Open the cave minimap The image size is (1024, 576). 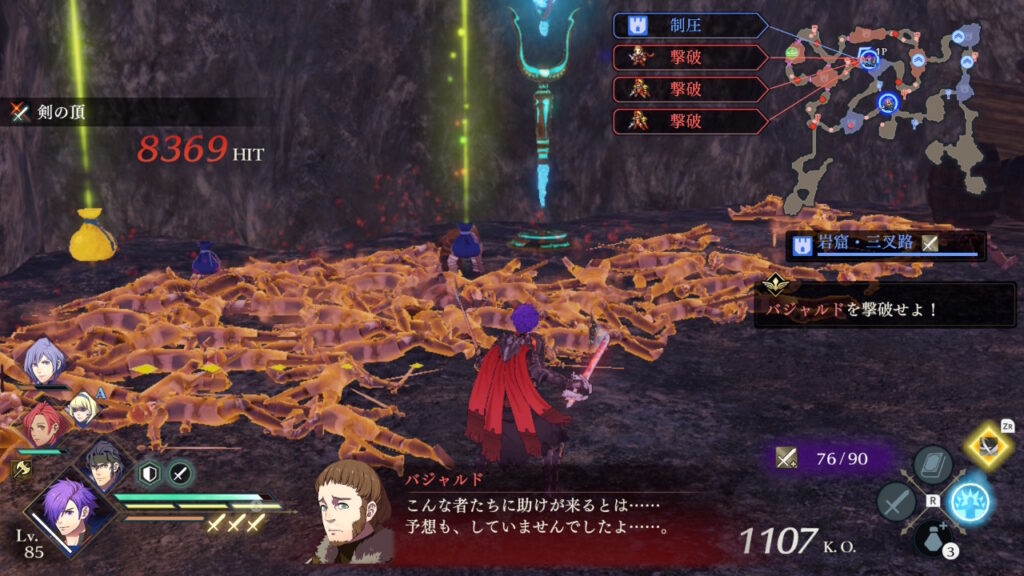(880, 110)
